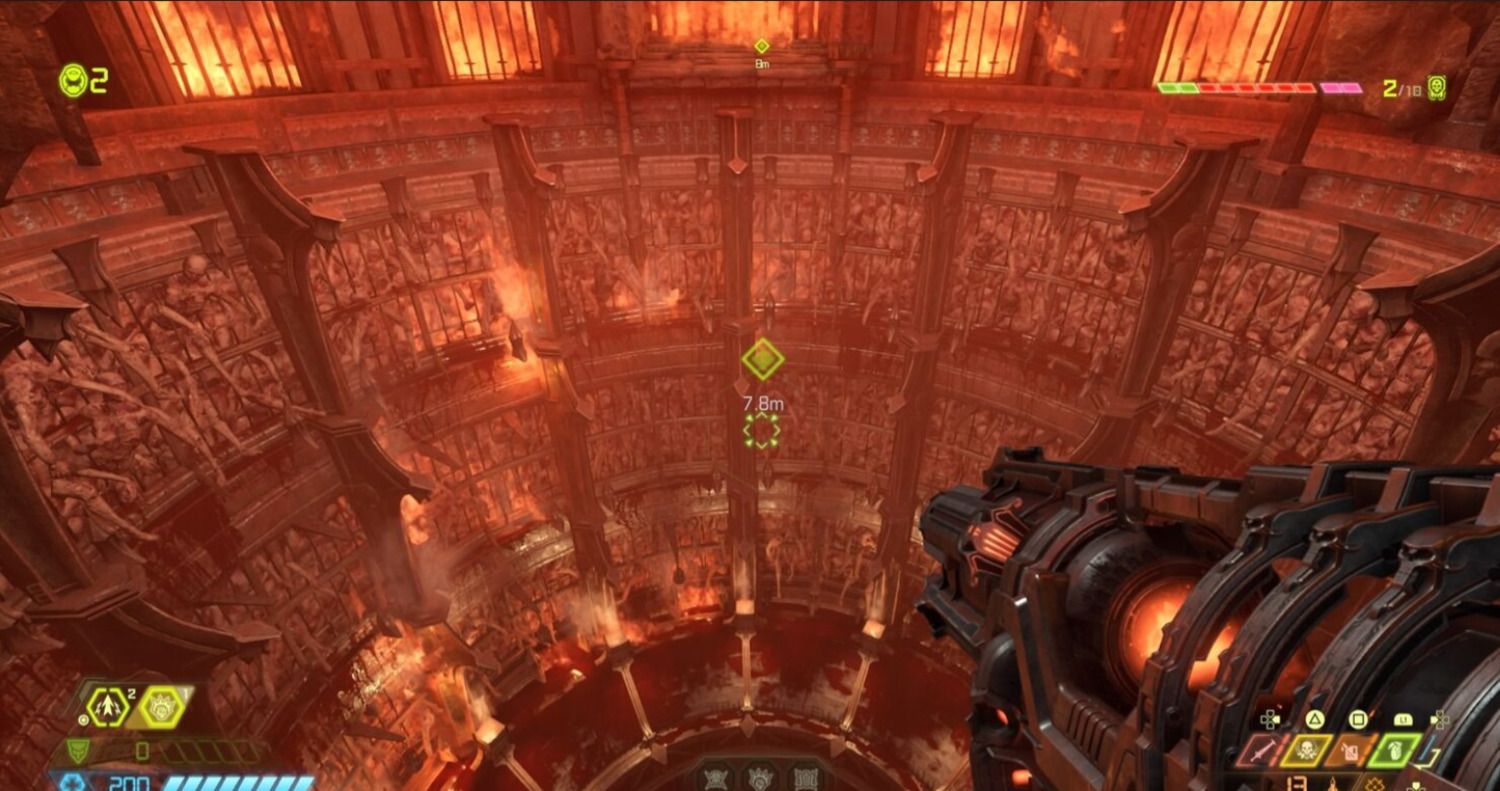The width and height of the screenshot is (1500, 791).
Task: Select the small top objective waypoint marker
Action: (762, 46)
